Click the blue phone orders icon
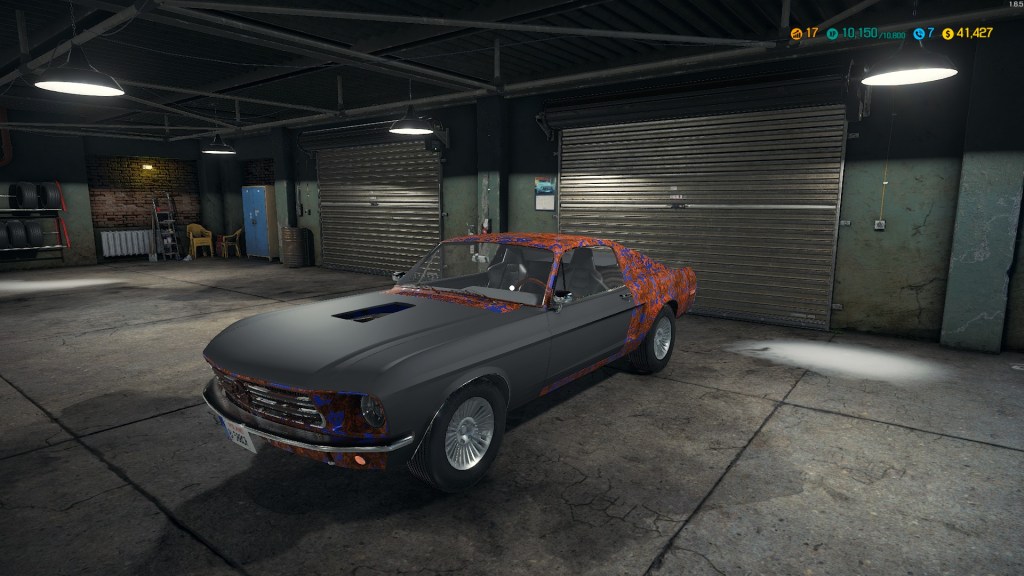Image resolution: width=1024 pixels, height=576 pixels. point(918,33)
